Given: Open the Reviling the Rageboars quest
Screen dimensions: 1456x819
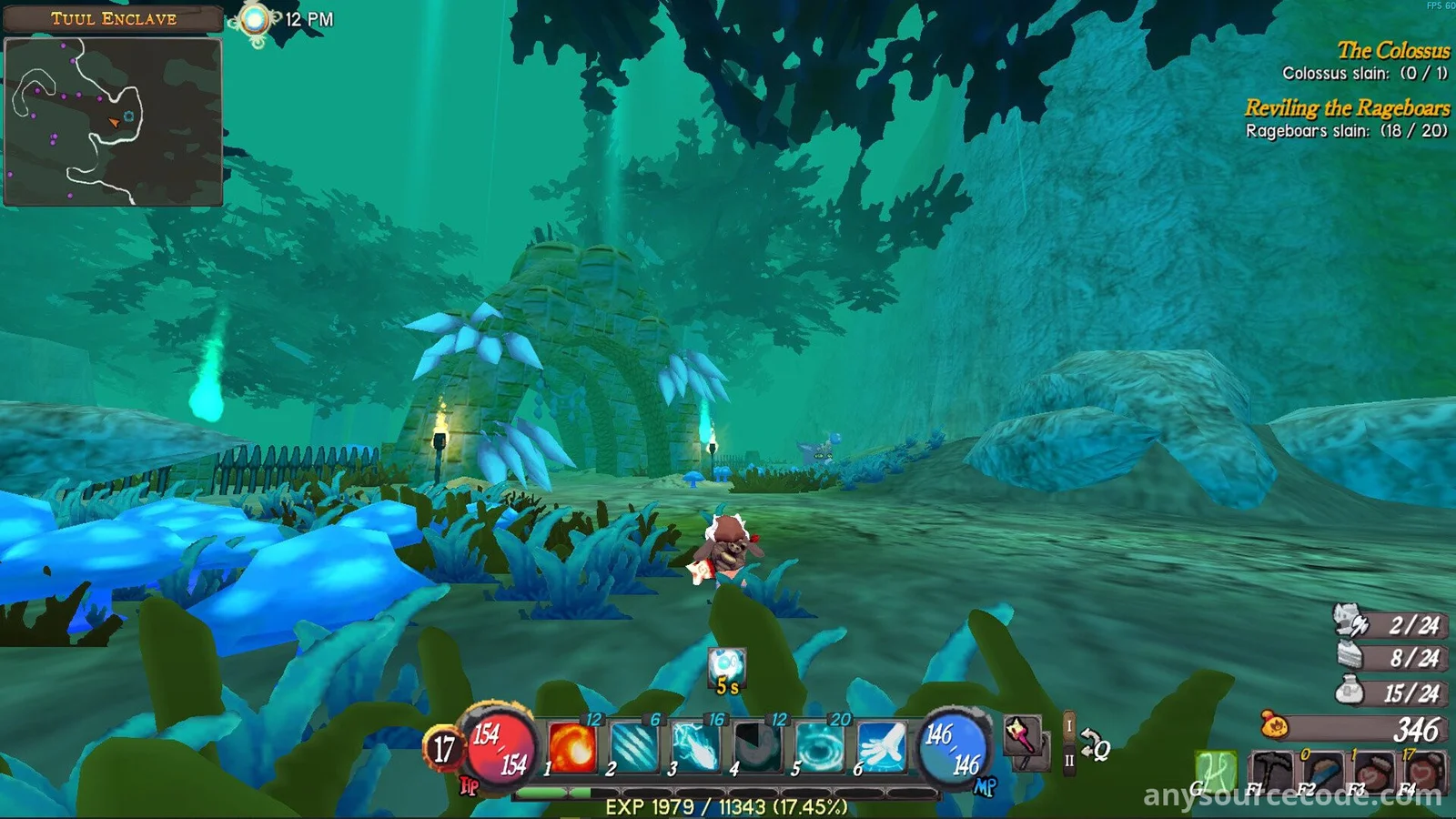Looking at the screenshot, I should 1347,108.
